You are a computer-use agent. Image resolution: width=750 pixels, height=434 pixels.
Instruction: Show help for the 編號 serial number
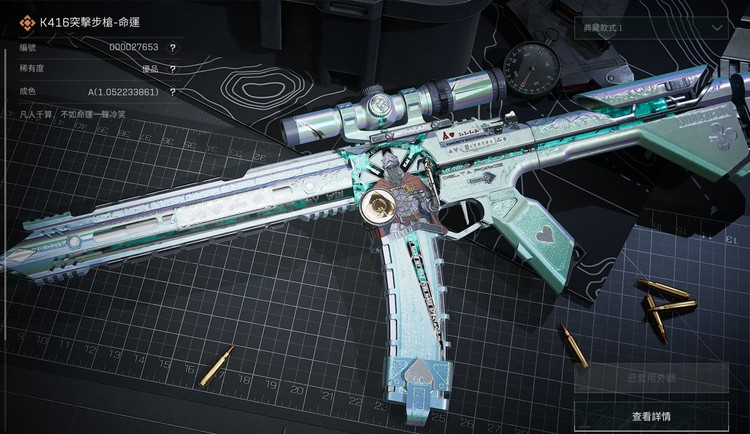click(x=173, y=47)
